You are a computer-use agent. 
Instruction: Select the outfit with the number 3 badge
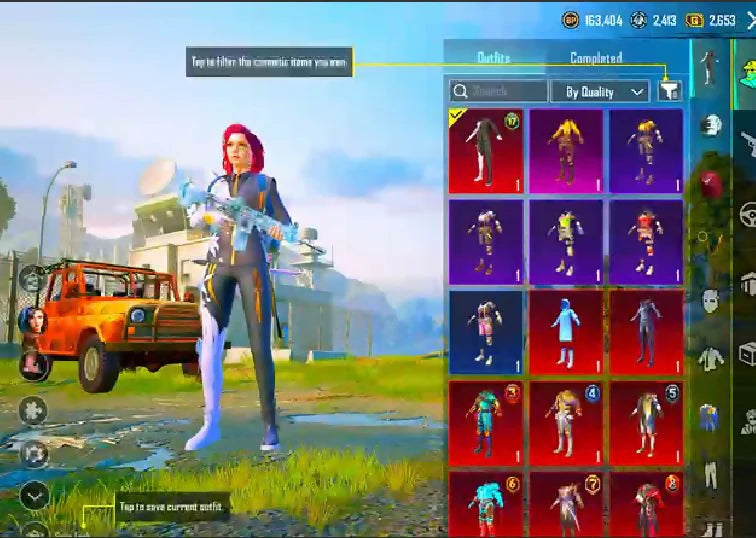(486, 420)
